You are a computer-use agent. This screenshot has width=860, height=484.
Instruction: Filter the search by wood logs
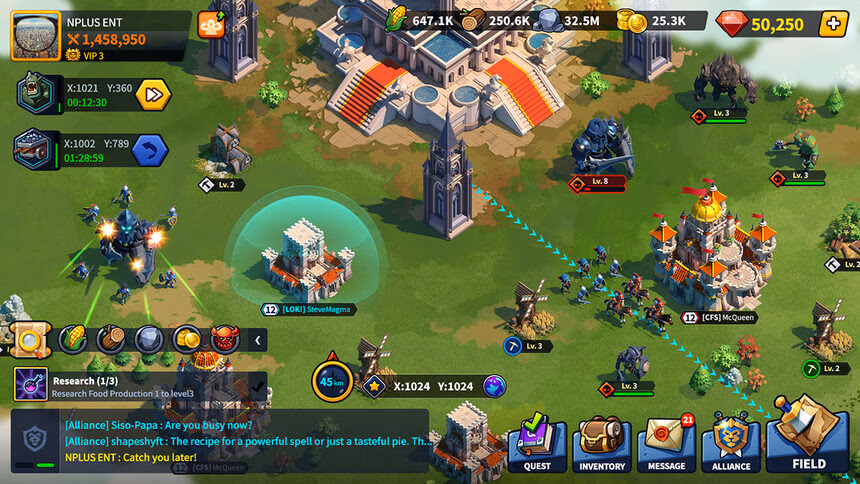[x=111, y=340]
